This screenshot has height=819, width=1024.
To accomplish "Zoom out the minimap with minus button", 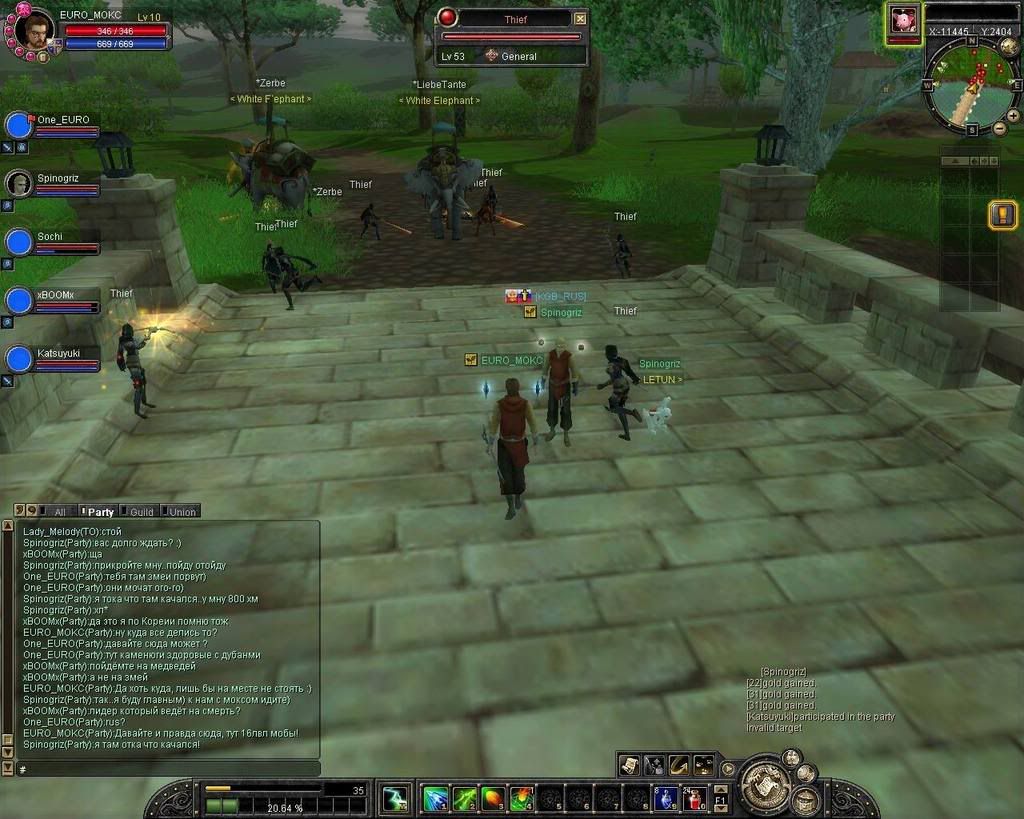I will (x=999, y=128).
